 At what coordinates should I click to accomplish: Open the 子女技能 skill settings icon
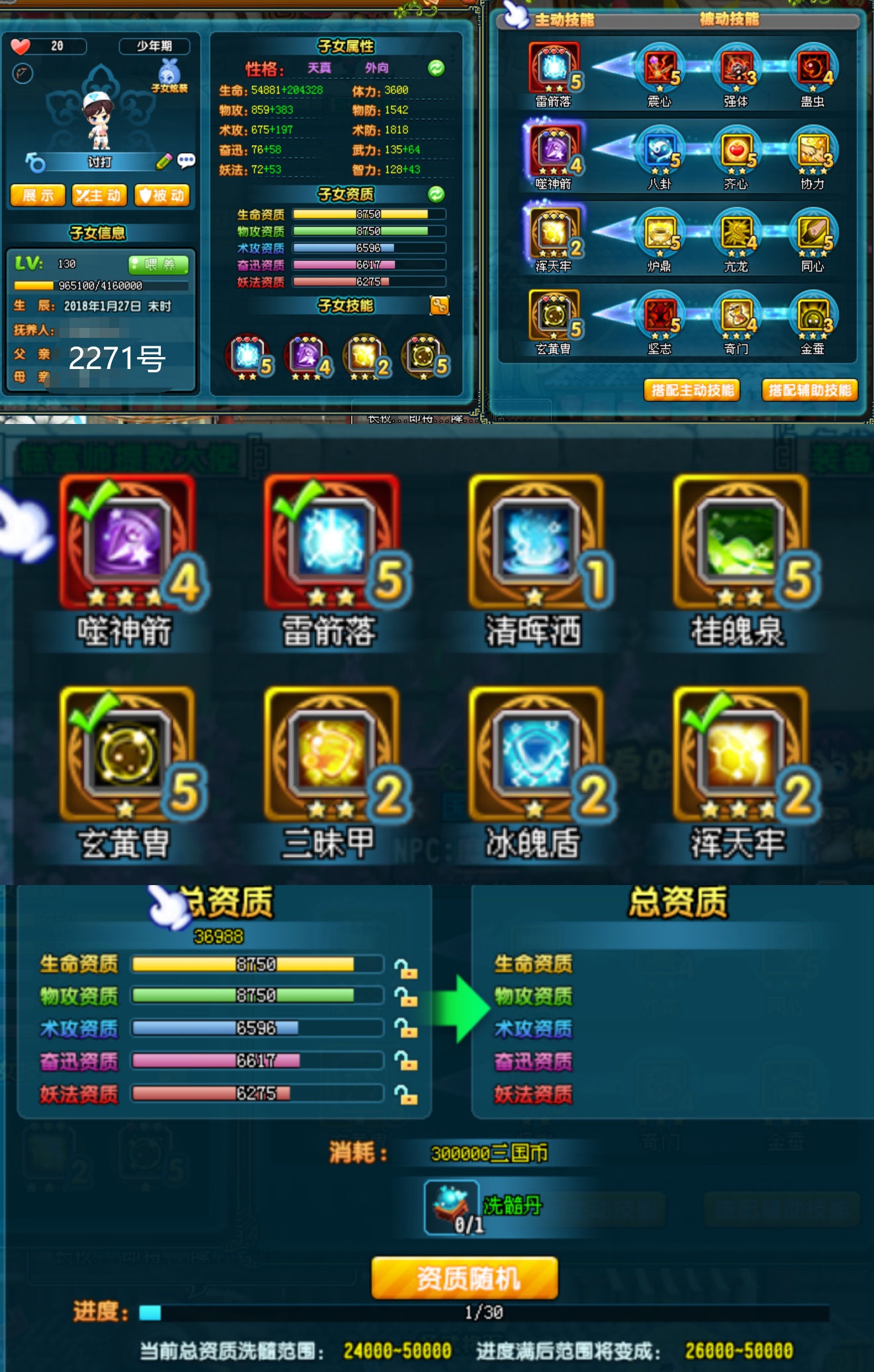[440, 305]
